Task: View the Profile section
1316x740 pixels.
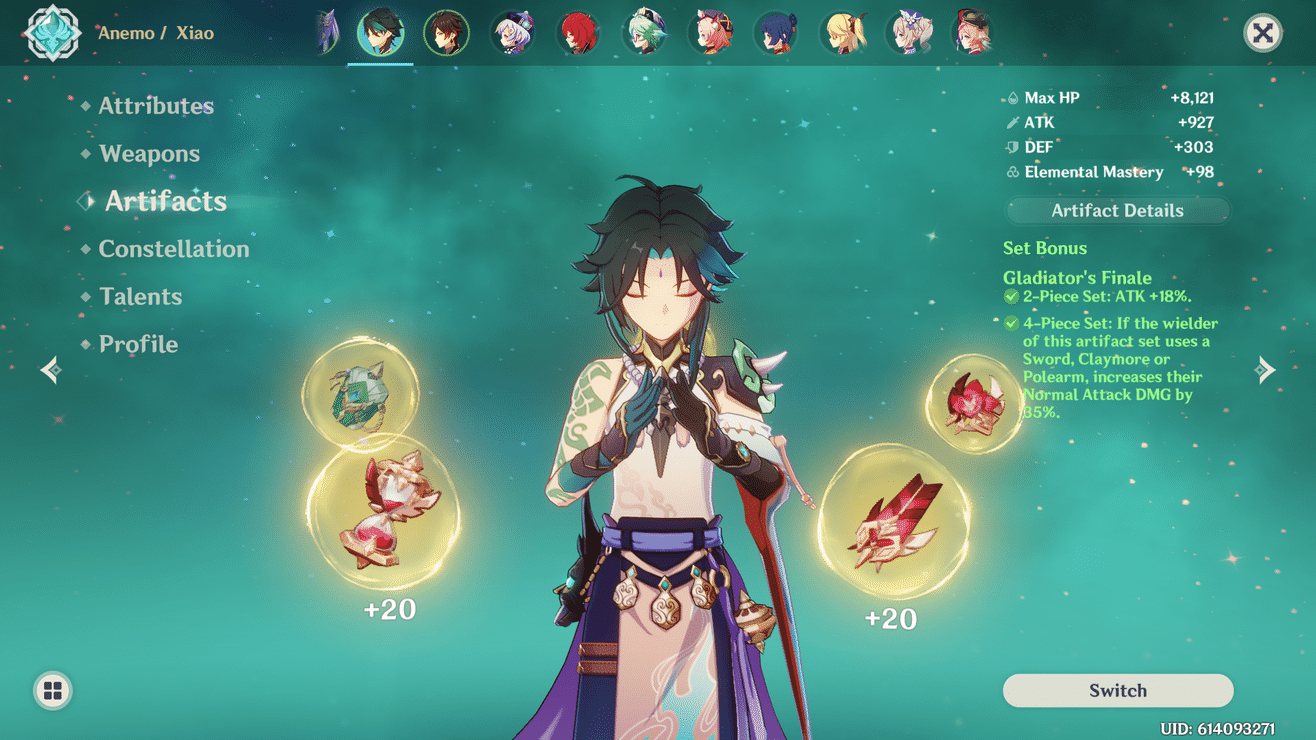Action: coord(138,343)
